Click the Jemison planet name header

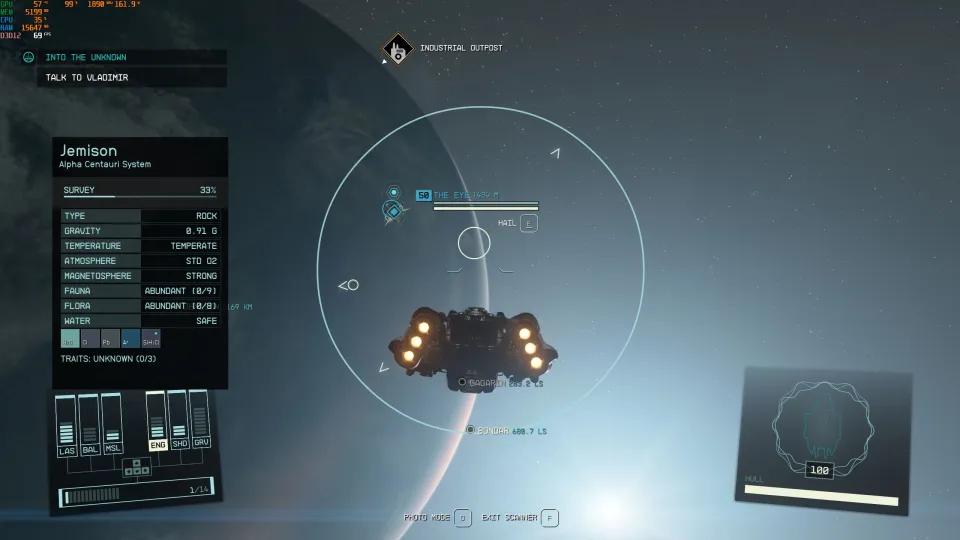tap(89, 151)
